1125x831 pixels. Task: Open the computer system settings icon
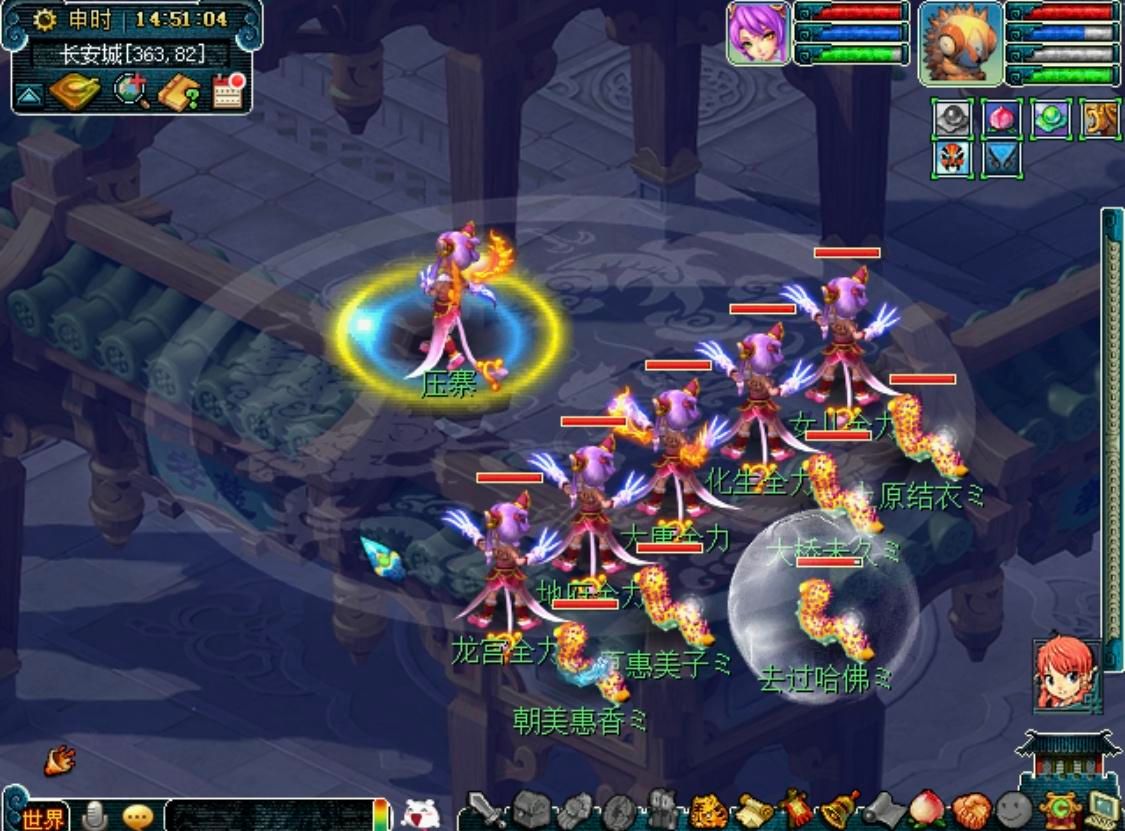click(x=1102, y=806)
